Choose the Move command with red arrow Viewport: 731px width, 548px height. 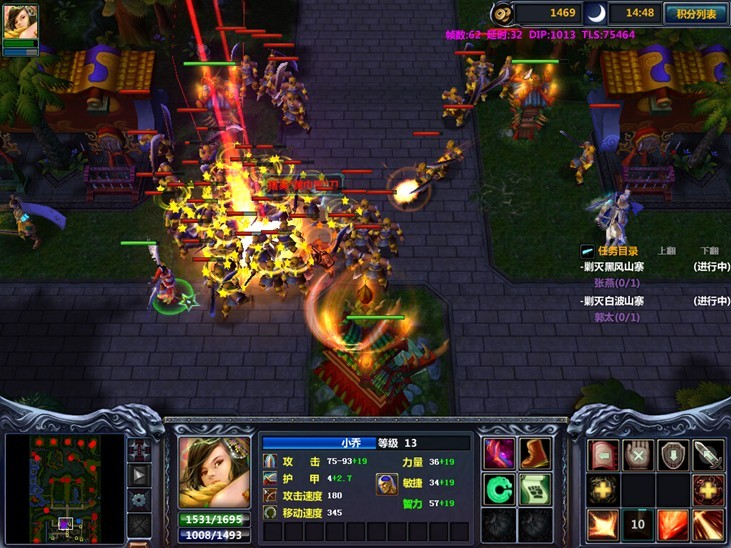tap(602, 455)
